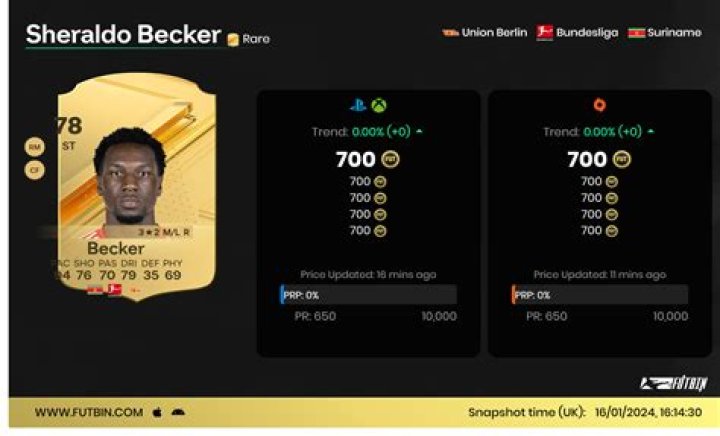Open the Bundesliga league label
Image resolution: width=720 pixels, height=436 pixels.
577,32
